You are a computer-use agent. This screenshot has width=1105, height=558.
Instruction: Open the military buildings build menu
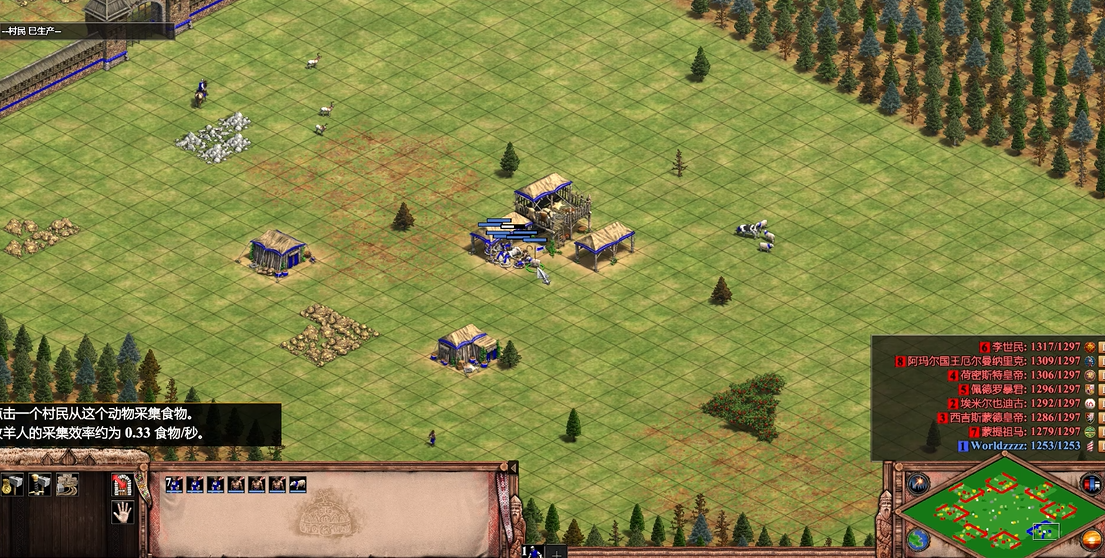click(x=40, y=485)
